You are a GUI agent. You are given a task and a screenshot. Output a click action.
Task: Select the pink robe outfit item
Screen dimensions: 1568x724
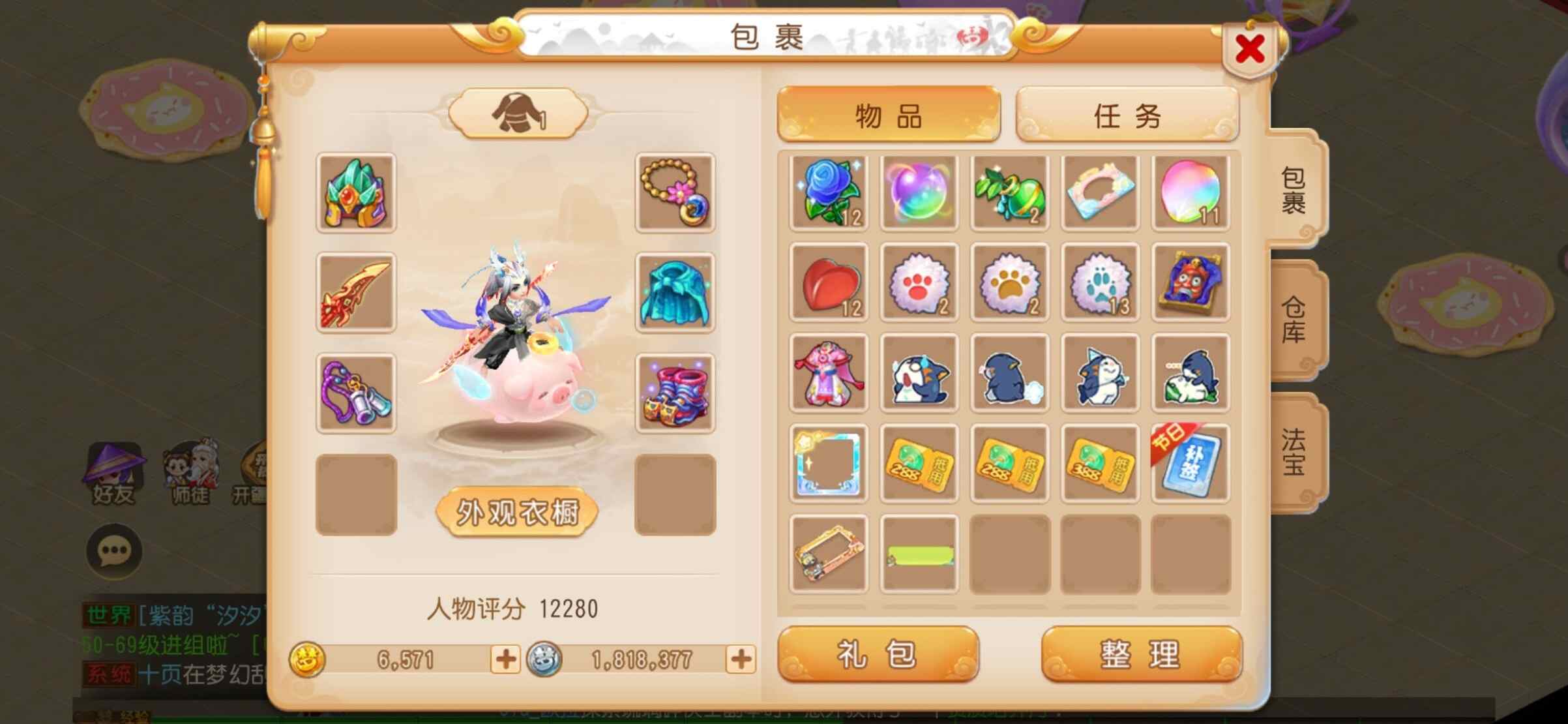click(x=828, y=373)
